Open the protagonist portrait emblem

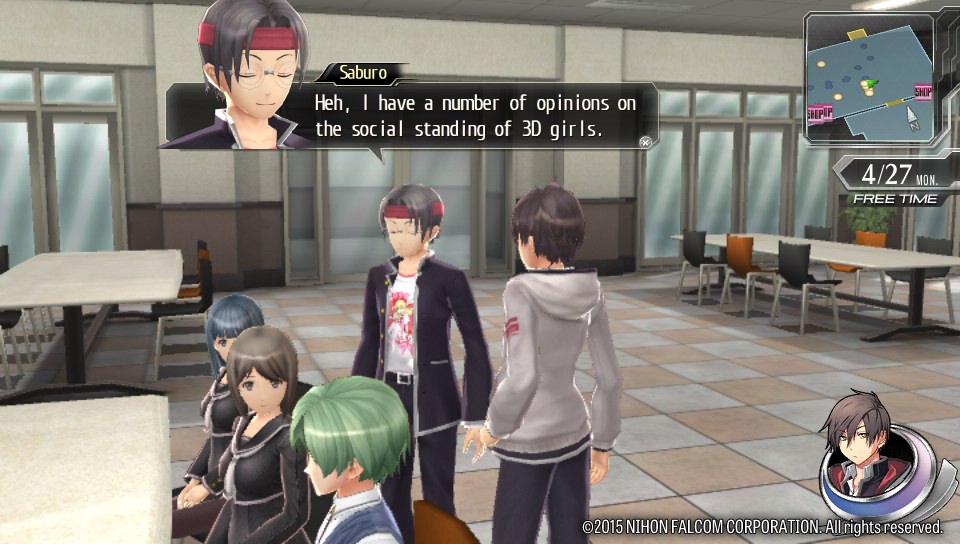[873, 456]
